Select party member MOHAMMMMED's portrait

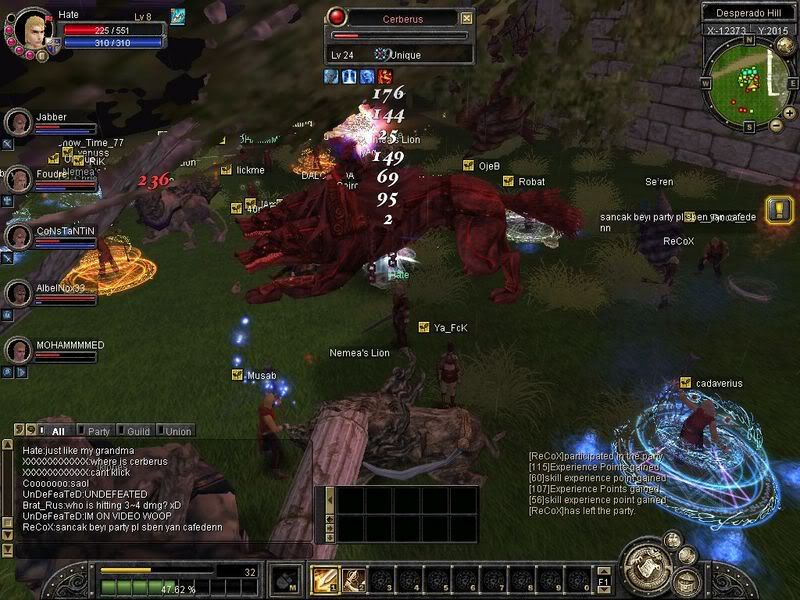[19, 350]
